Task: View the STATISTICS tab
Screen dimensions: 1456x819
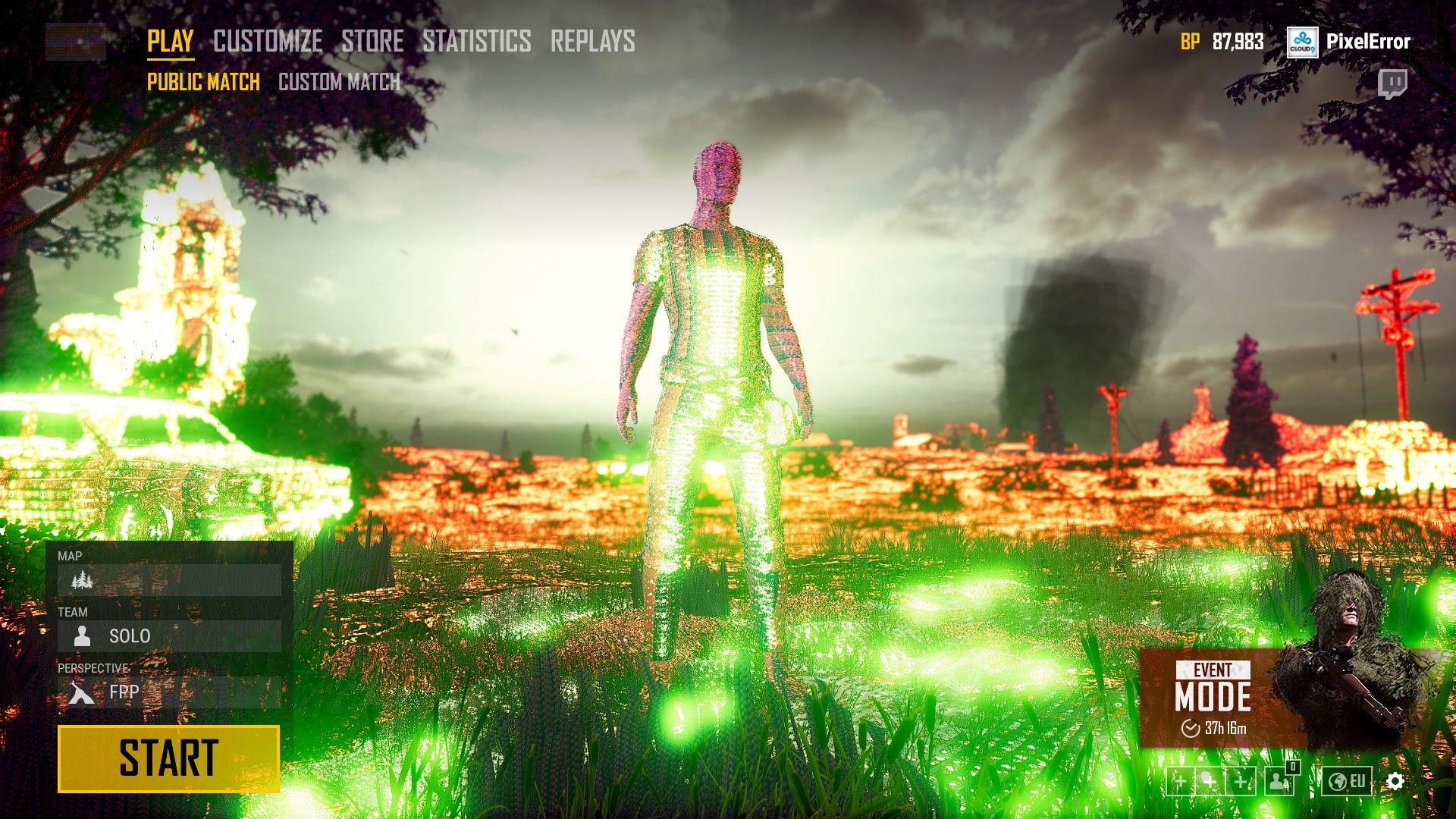Action: point(476,41)
